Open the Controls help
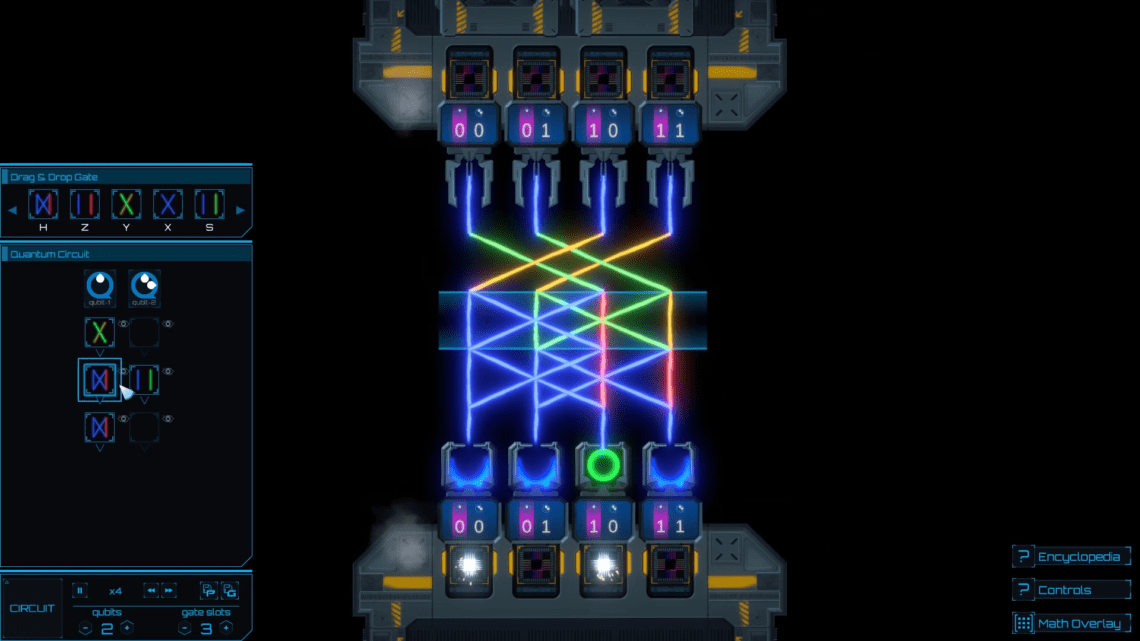 click(1071, 590)
